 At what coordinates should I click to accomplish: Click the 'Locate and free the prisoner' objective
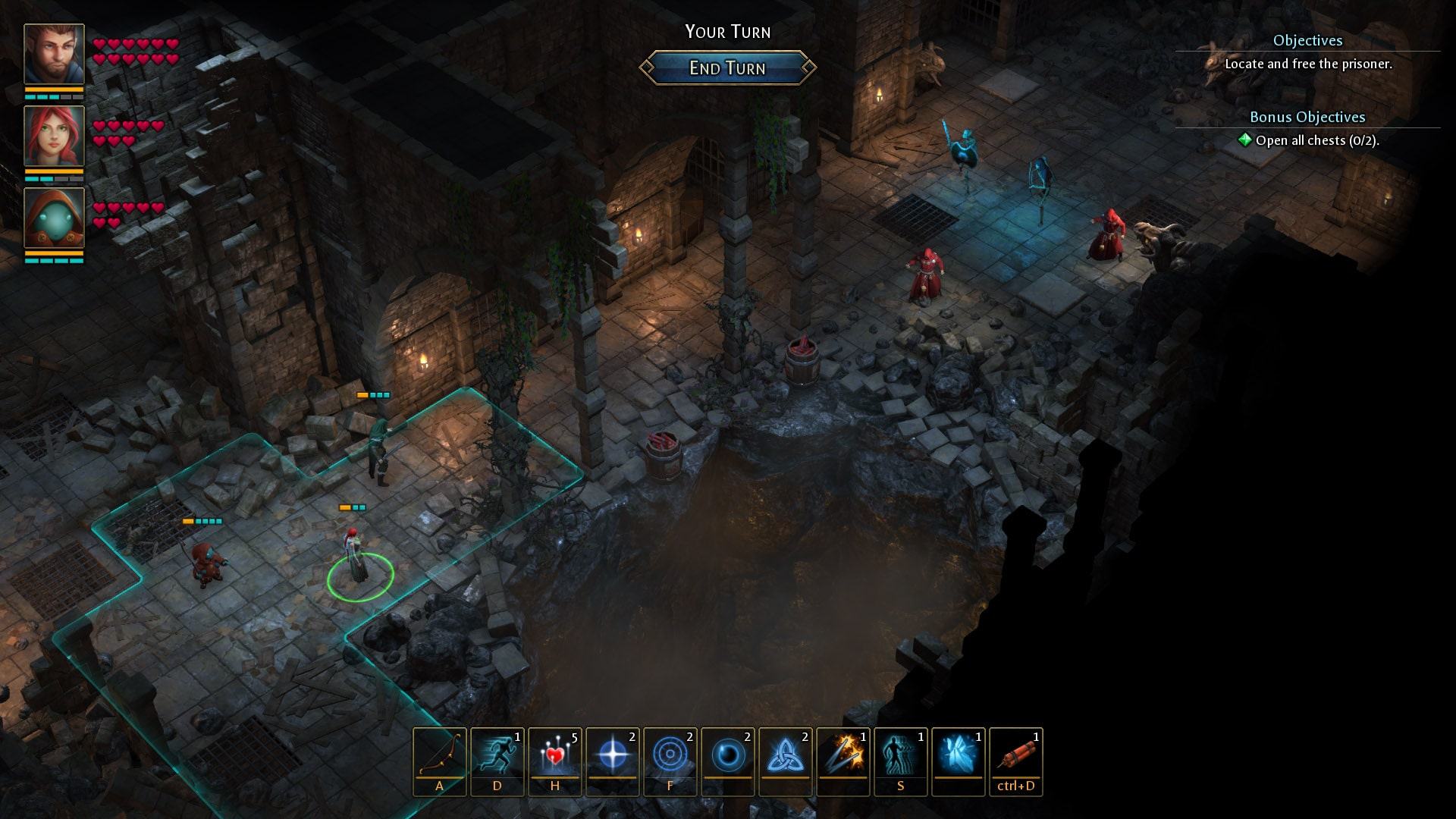1308,64
